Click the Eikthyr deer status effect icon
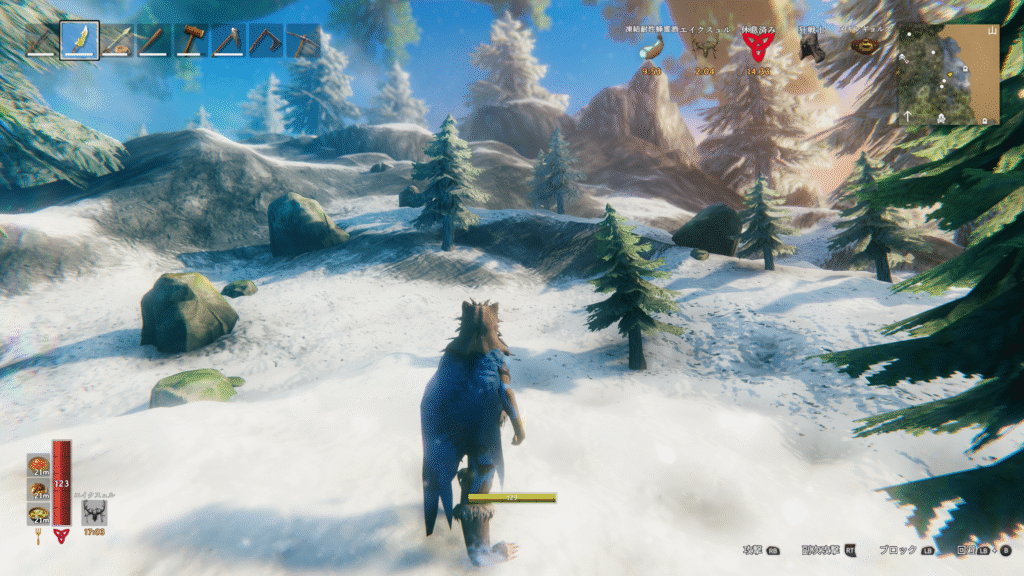Image resolution: width=1024 pixels, height=576 pixels. tap(705, 49)
